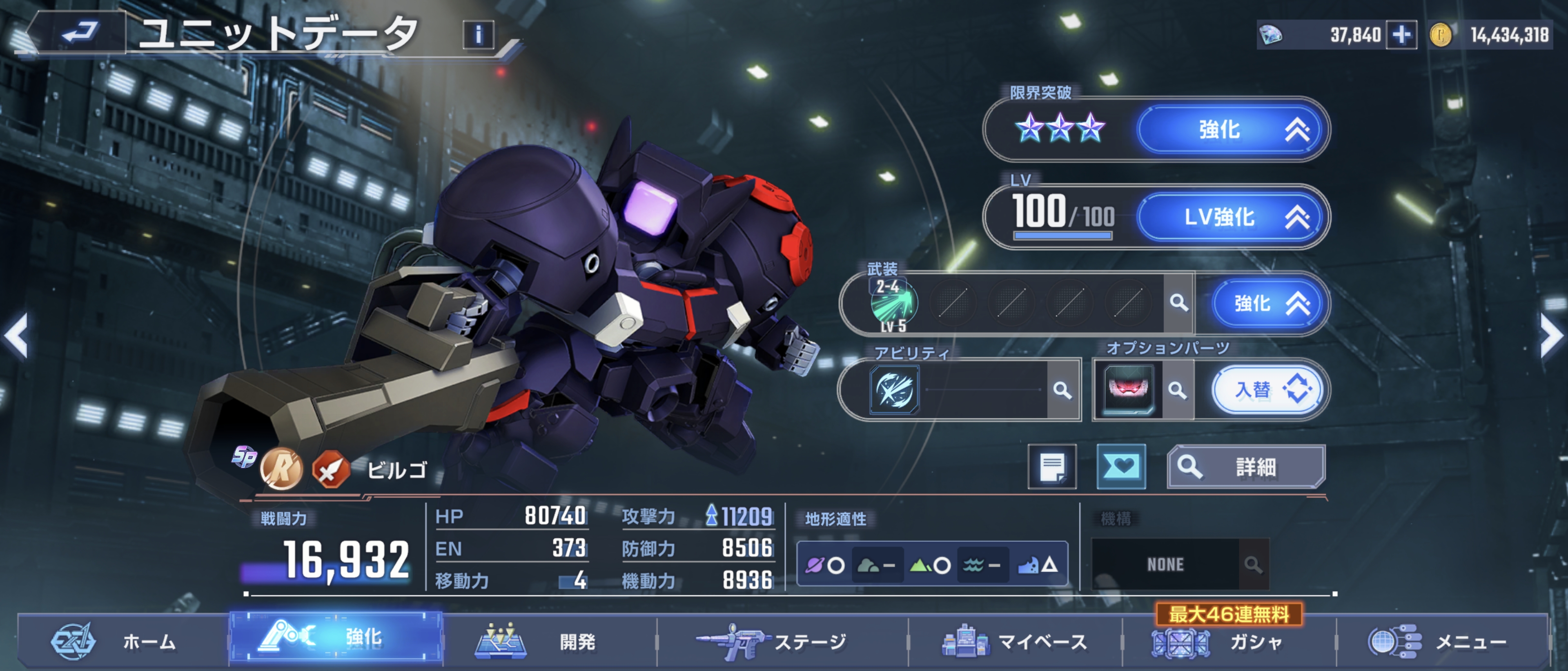The width and height of the screenshot is (1568, 671).
Task: Open the info 'i' help button
Action: coord(479,35)
